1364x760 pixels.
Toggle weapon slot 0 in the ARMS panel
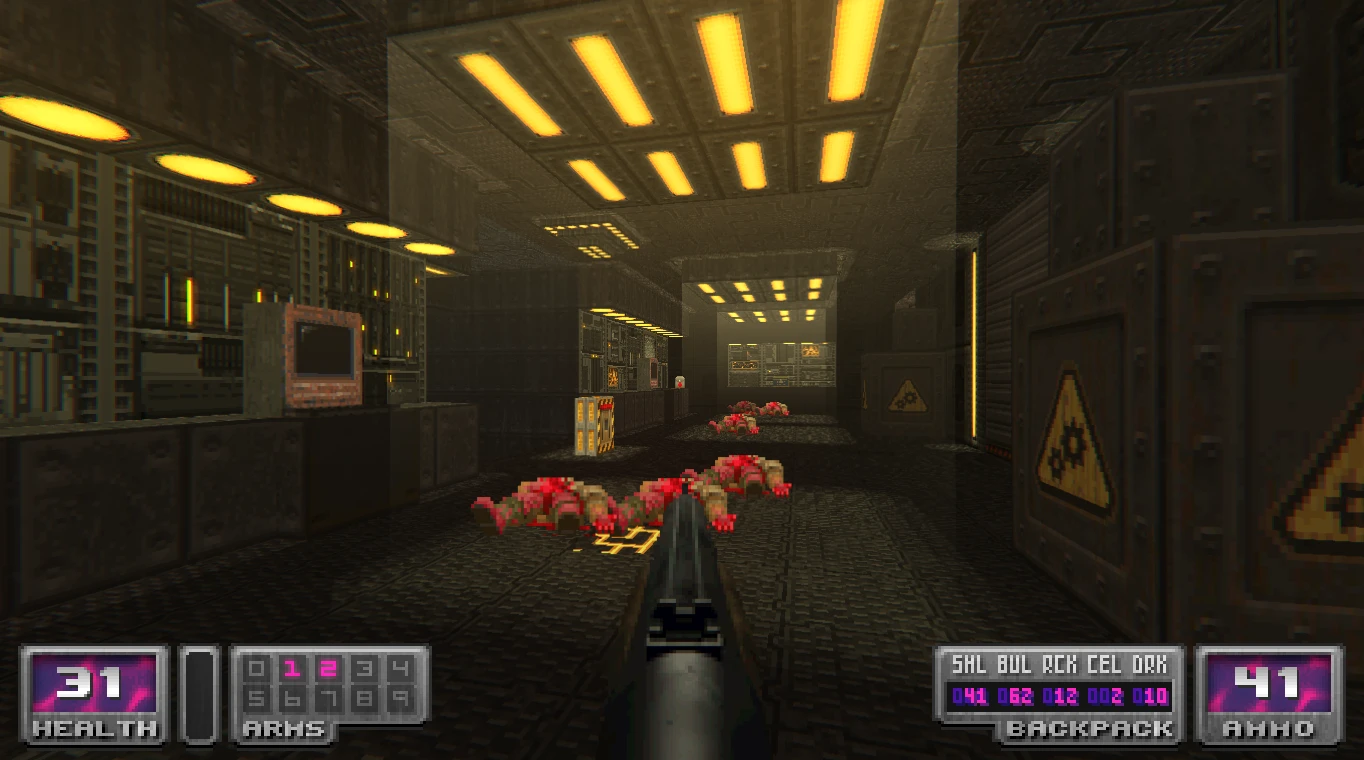pos(255,667)
